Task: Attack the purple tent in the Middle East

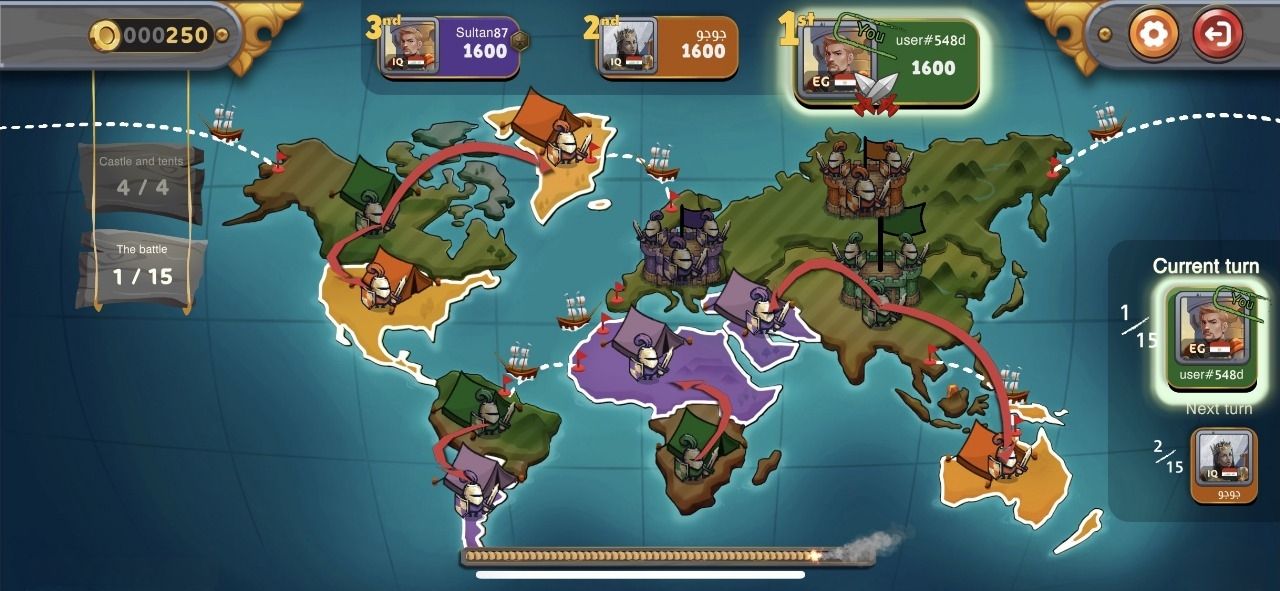Action: point(752,299)
